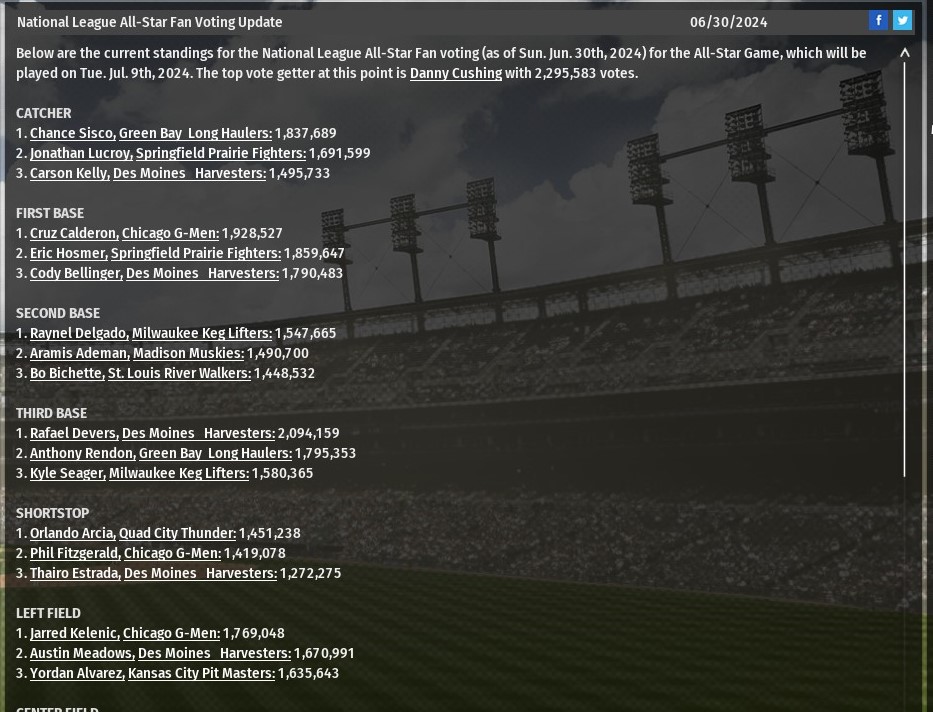Open the Milwaukee Keg Lifters link beside Raynel Delgado
This screenshot has width=933, height=712.
tap(201, 333)
